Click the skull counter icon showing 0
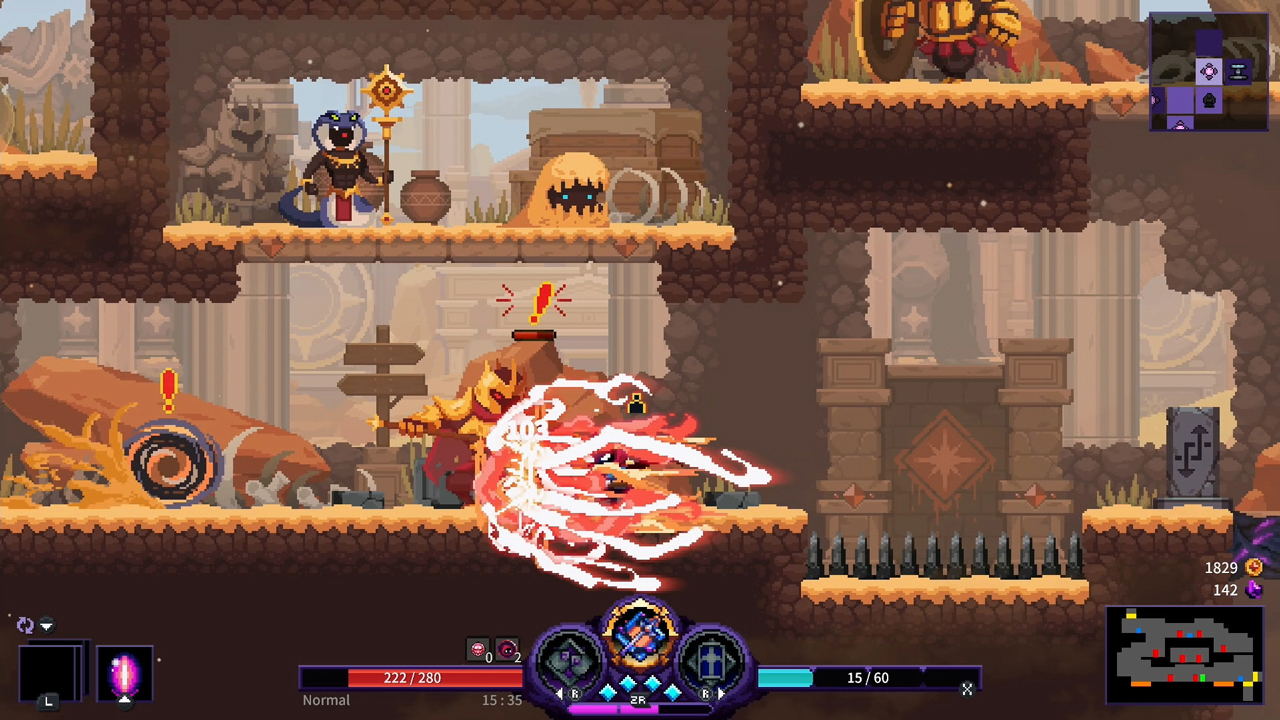Screen dimensions: 1280x720 pyautogui.click(x=478, y=648)
